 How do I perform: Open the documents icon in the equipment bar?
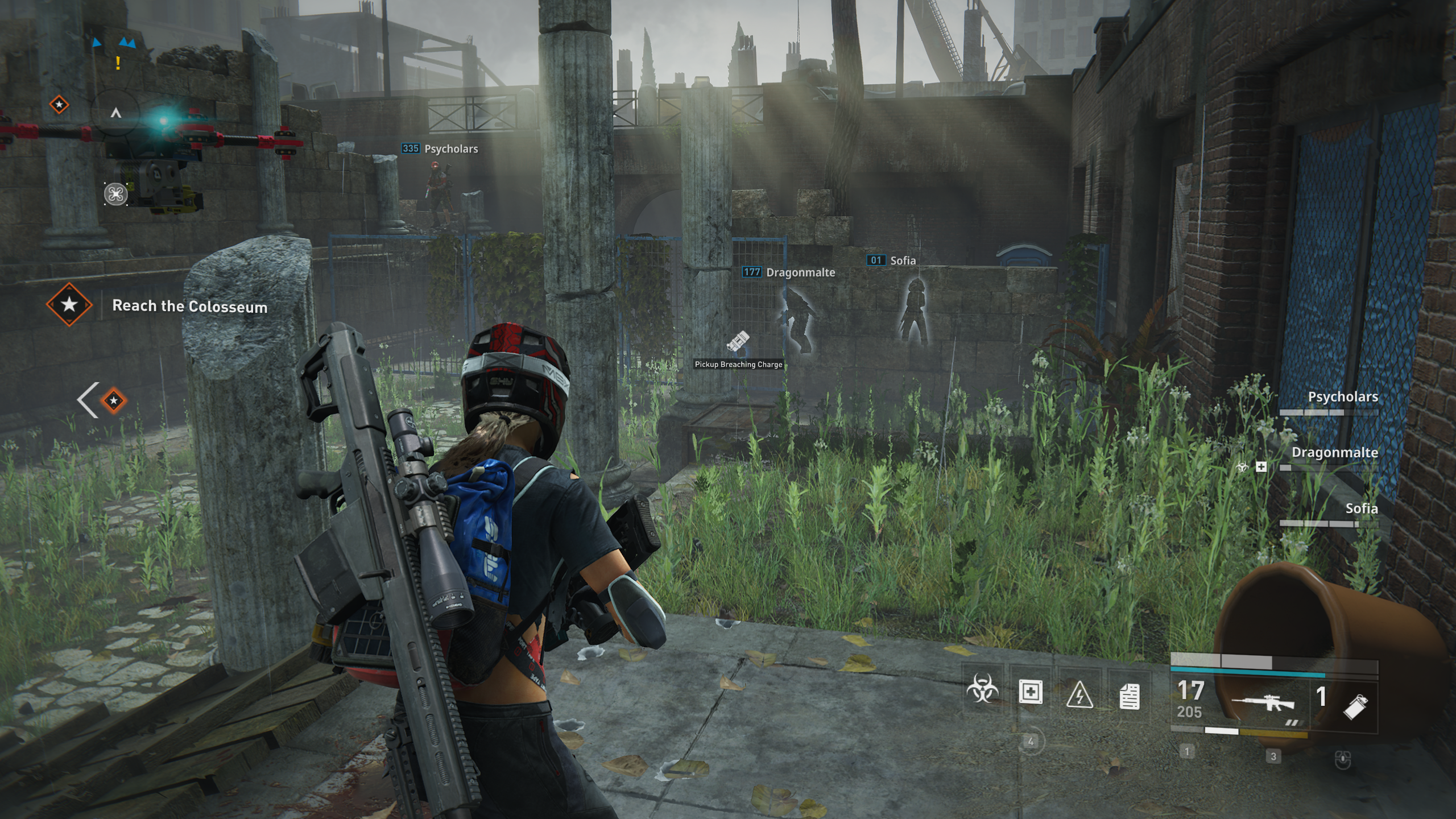tap(1129, 696)
